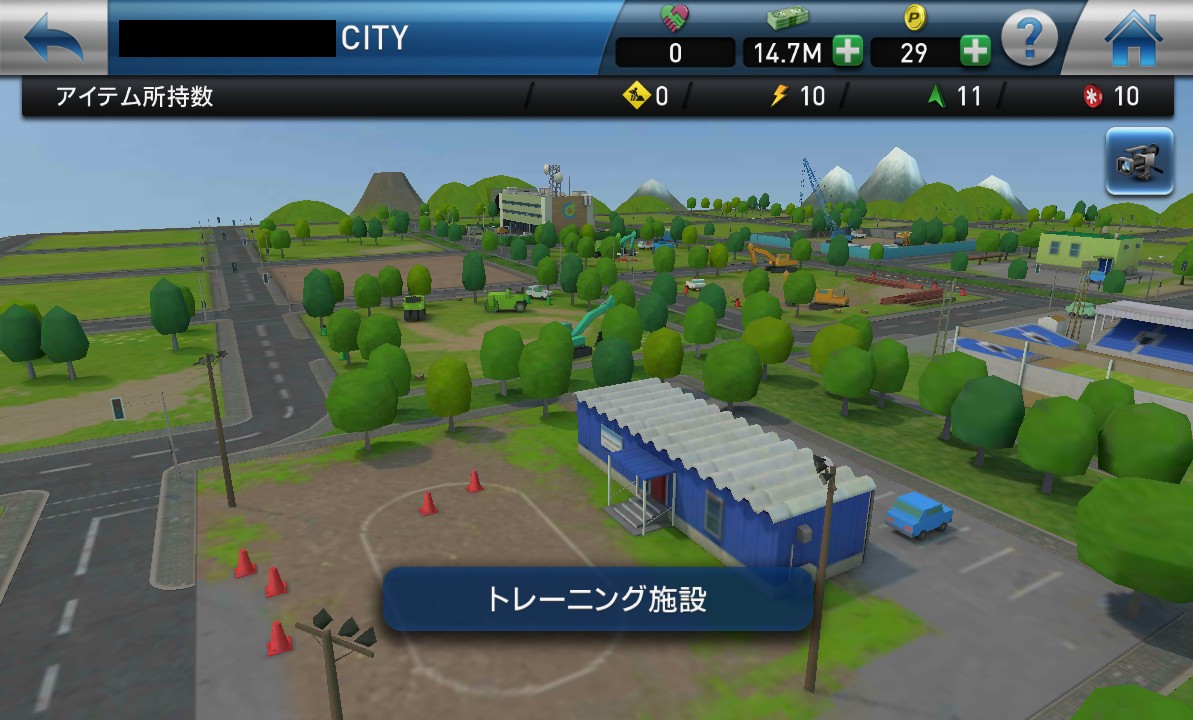Toggle the video camera view button
Viewport: 1193px width, 720px height.
tap(1139, 161)
